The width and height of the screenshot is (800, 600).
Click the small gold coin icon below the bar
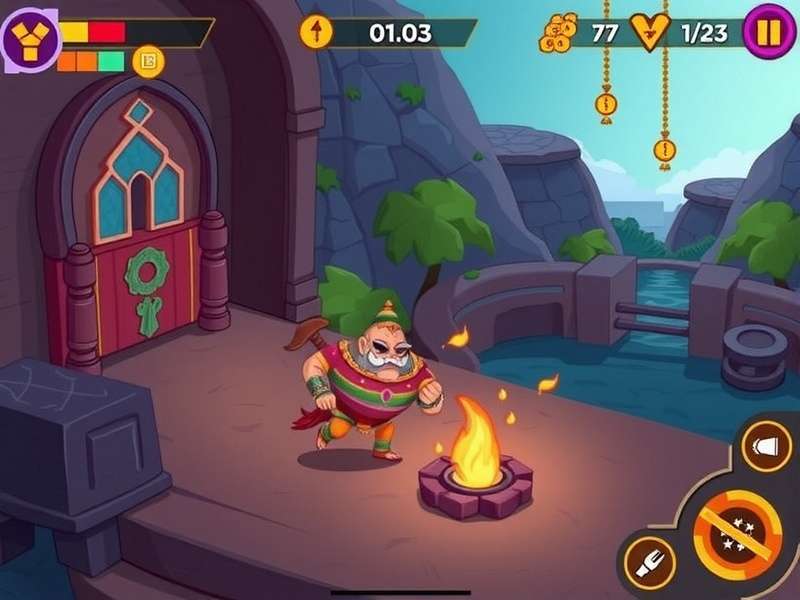[149, 62]
